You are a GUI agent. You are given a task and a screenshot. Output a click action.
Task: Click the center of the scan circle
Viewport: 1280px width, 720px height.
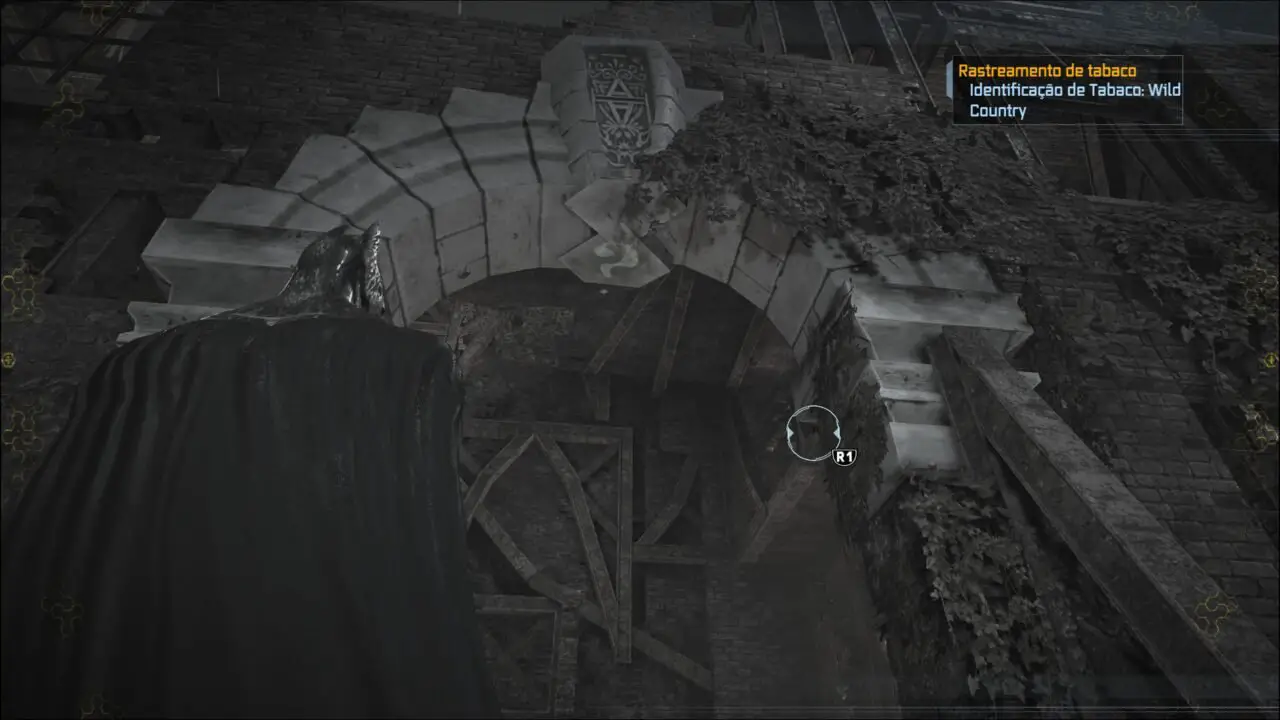812,431
